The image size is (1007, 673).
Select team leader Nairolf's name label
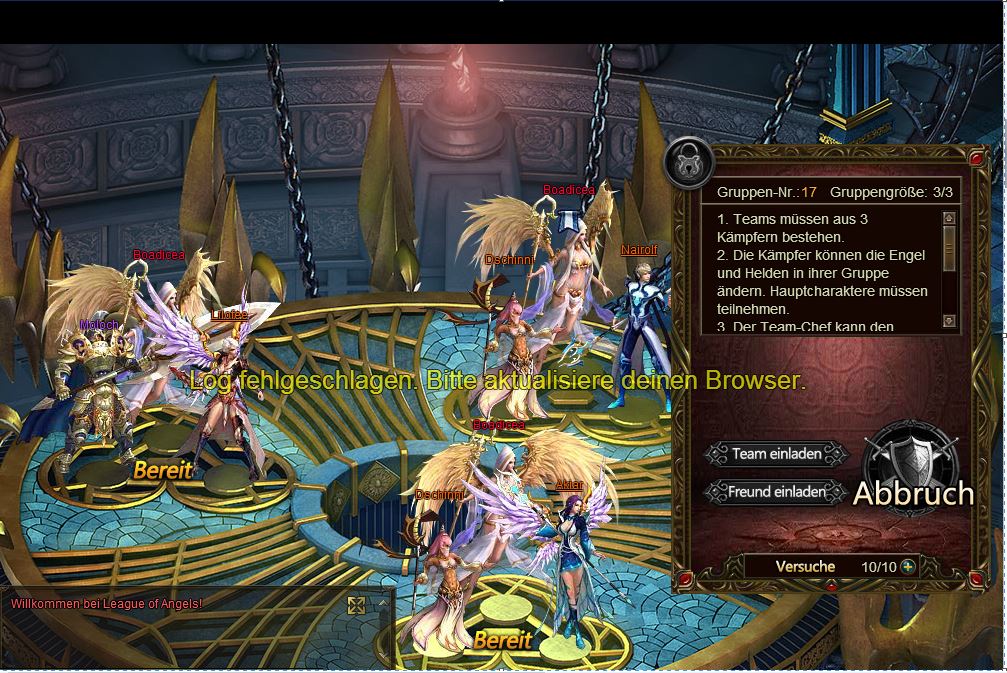pyautogui.click(x=639, y=250)
